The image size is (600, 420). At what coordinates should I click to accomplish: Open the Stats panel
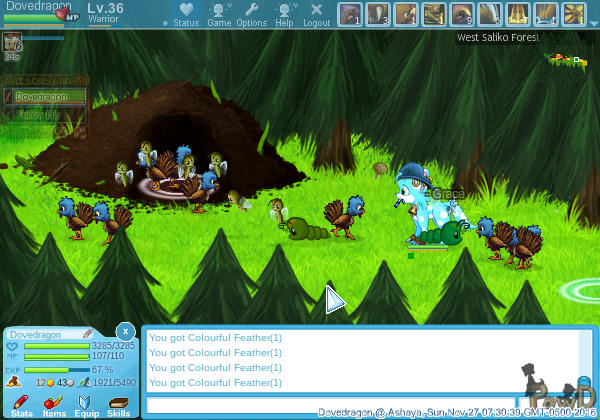(x=21, y=403)
